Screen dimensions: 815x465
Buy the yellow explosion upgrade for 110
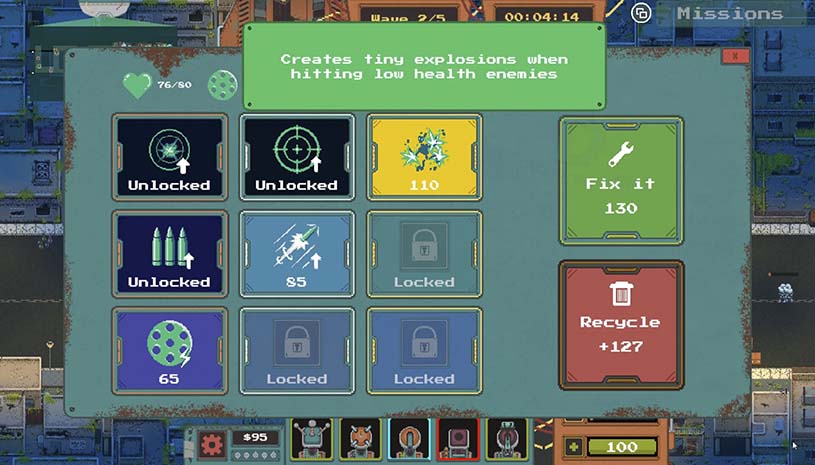coord(424,157)
